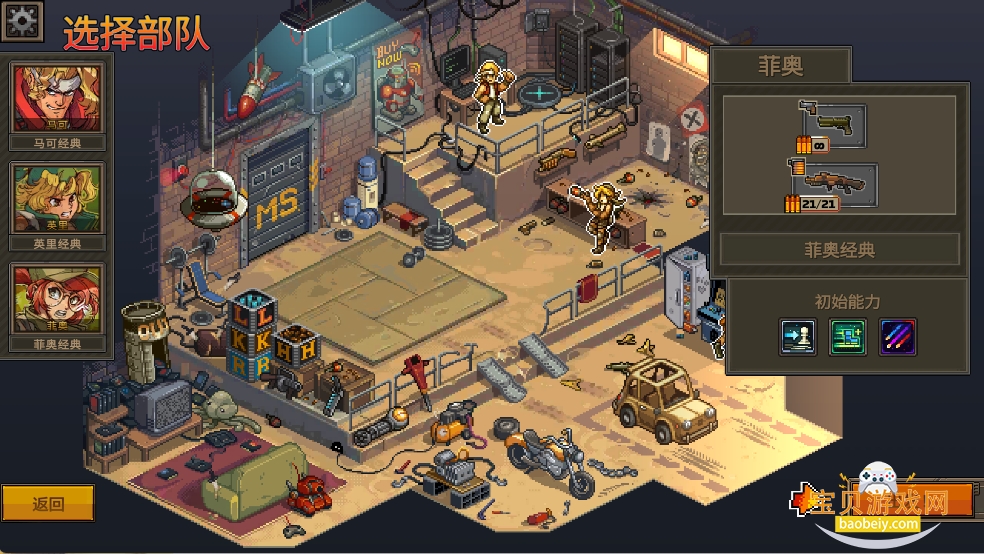Inspect the green circuit starting ability
The width and height of the screenshot is (984, 554).
847,337
